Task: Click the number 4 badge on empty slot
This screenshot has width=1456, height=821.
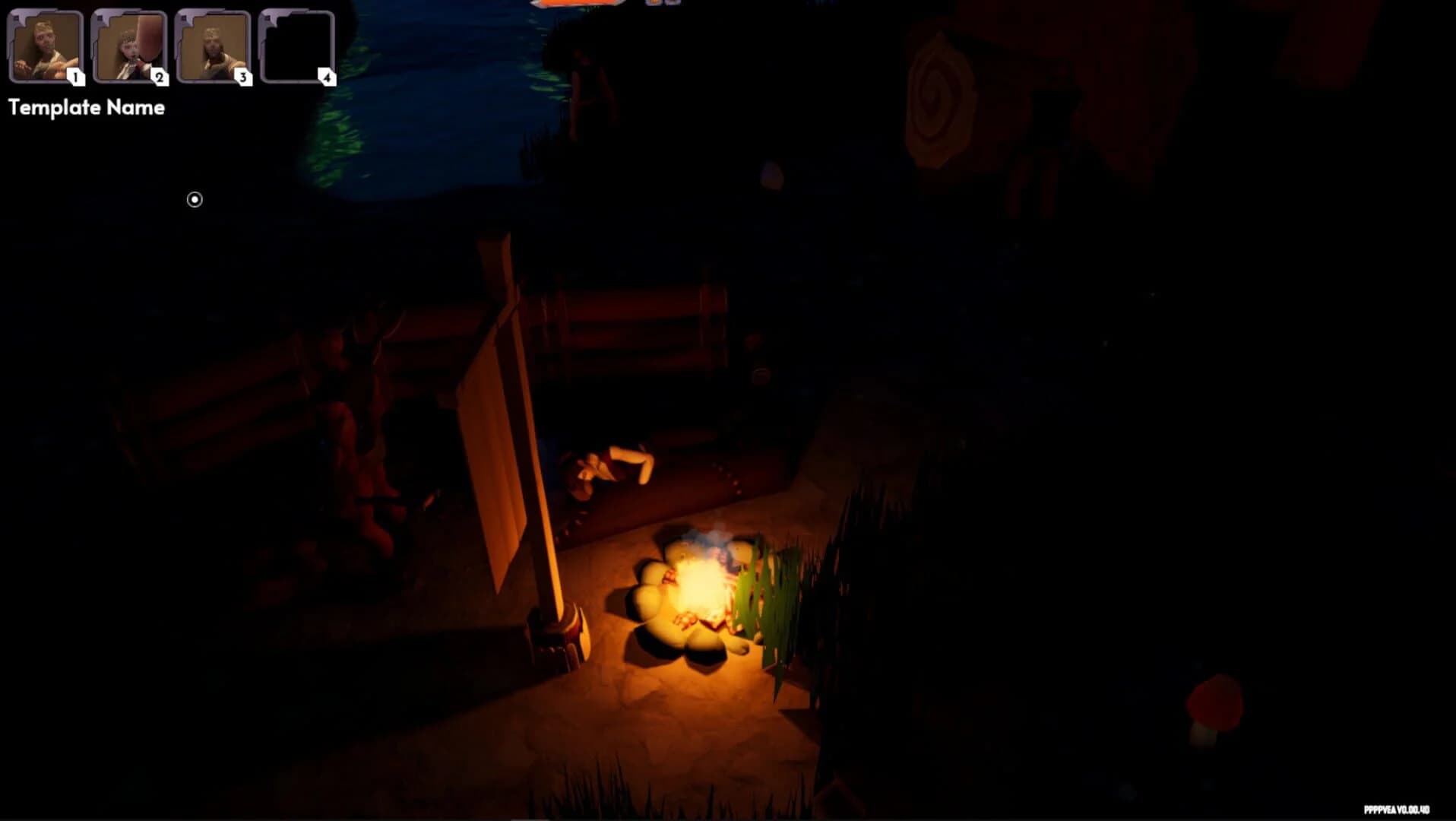Action: 327,77
